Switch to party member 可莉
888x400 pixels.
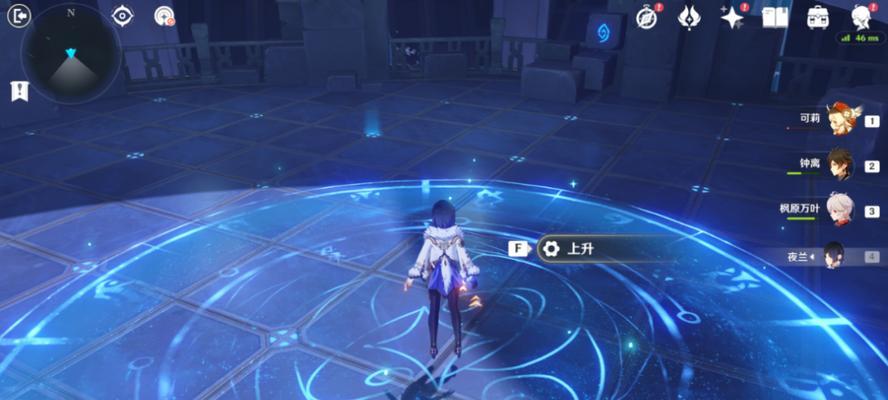click(838, 121)
